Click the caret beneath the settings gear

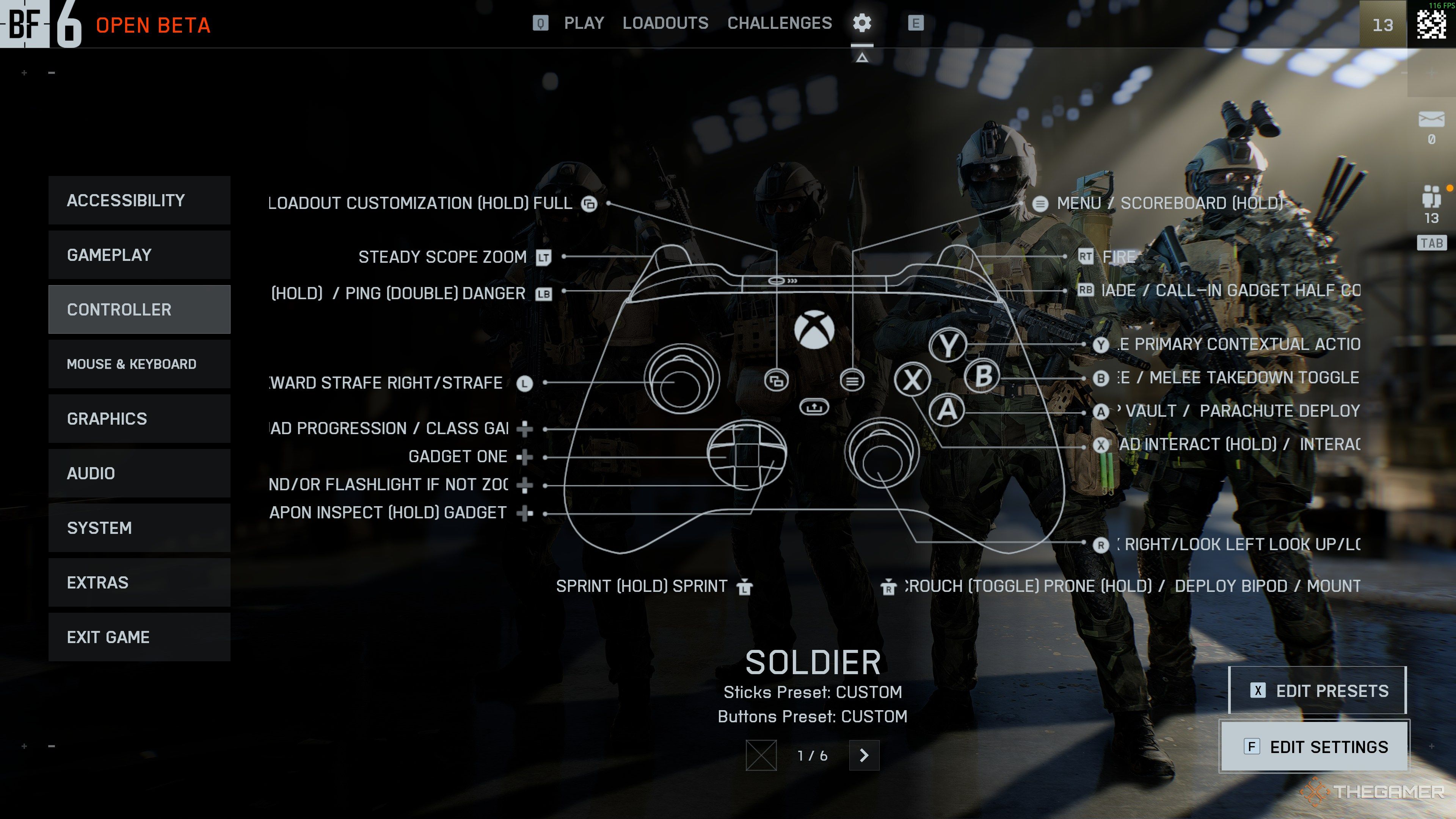pos(861,57)
